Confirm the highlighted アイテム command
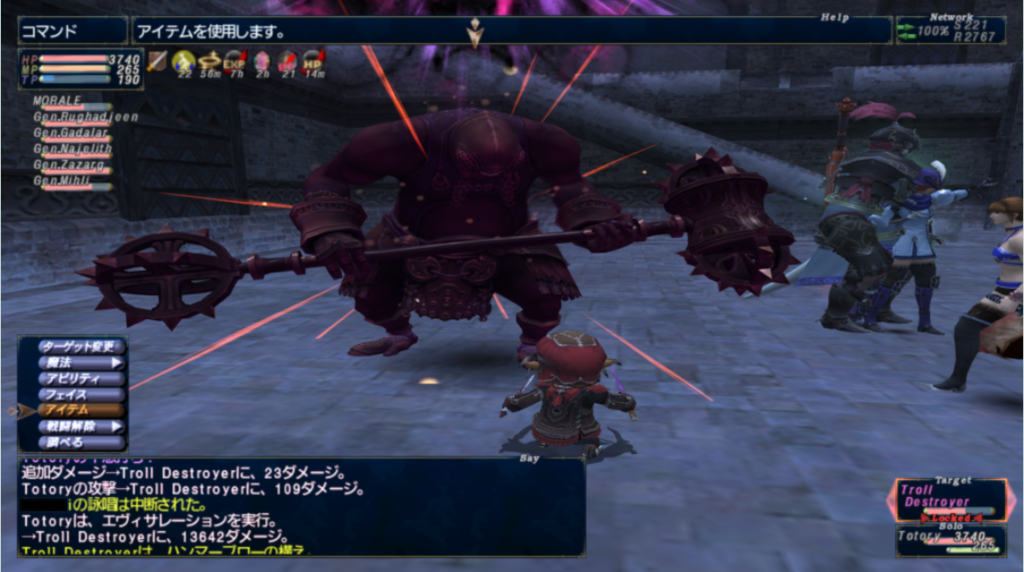This screenshot has height=572, width=1024. click(76, 410)
